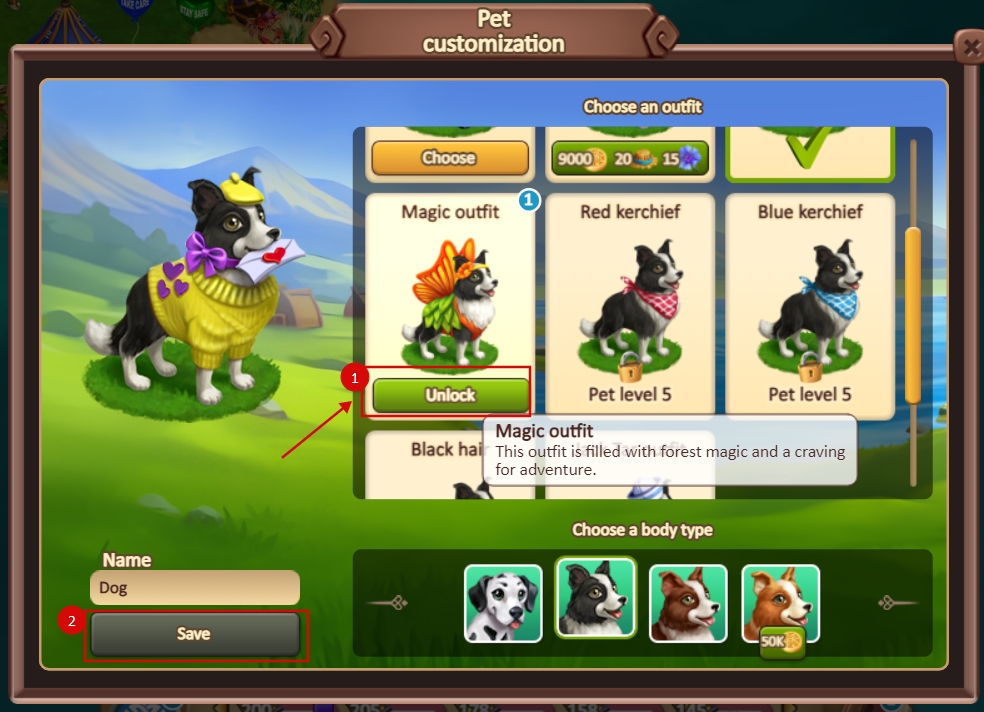Choose the outfit with the orange Choose button
Image resolution: width=984 pixels, height=712 pixels.
pyautogui.click(x=449, y=158)
